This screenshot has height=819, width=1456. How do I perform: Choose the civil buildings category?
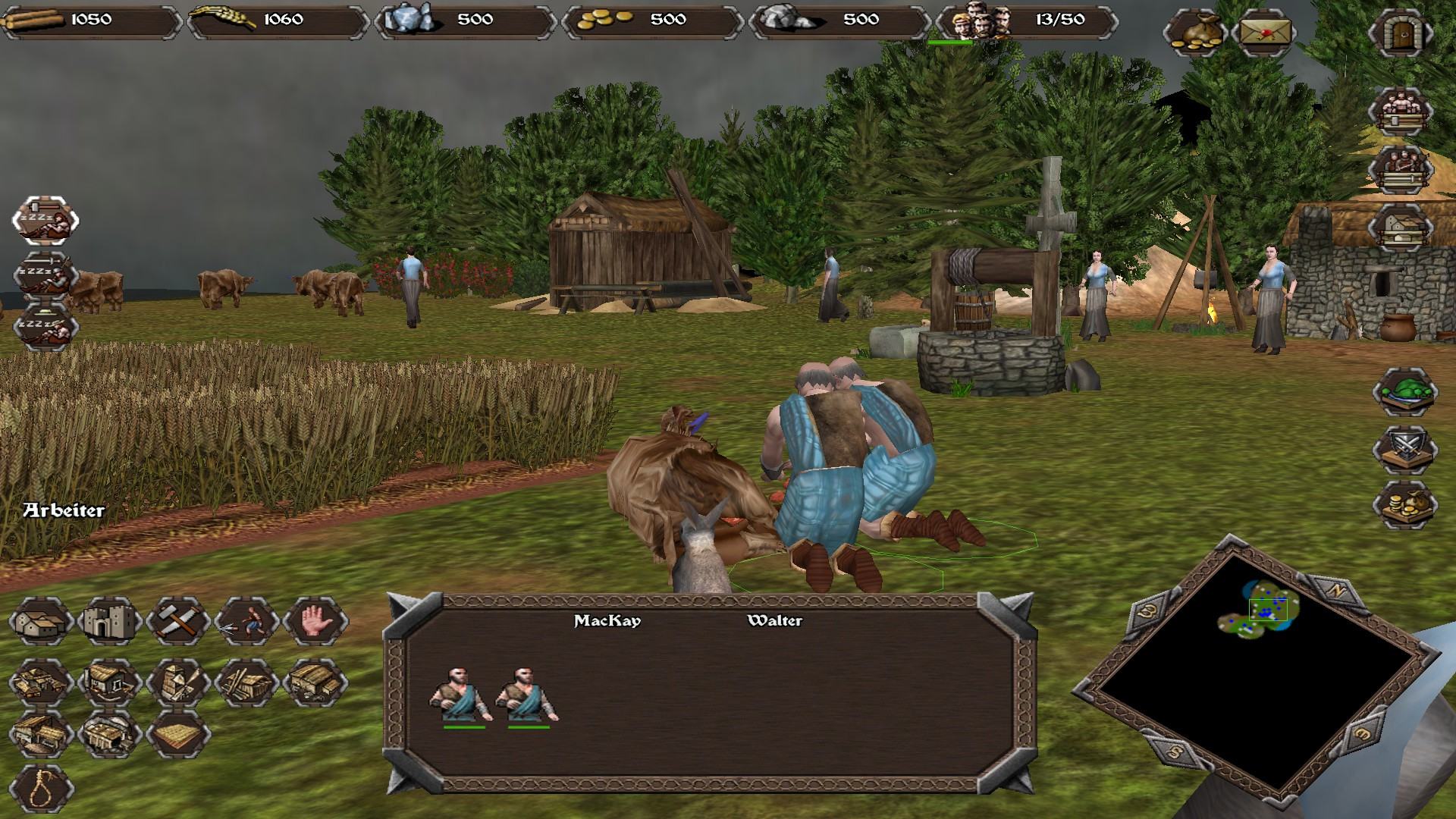click(41, 622)
